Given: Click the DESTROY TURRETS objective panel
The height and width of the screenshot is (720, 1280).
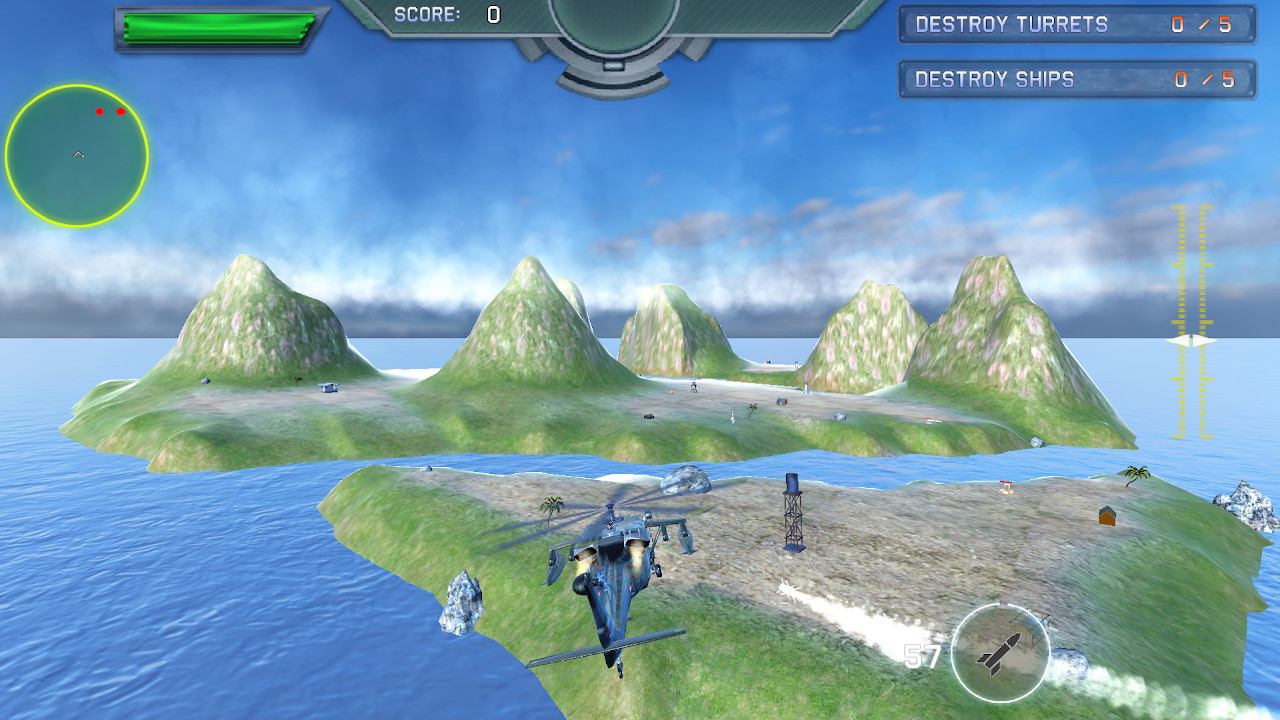Looking at the screenshot, I should pyautogui.click(x=1077, y=25).
